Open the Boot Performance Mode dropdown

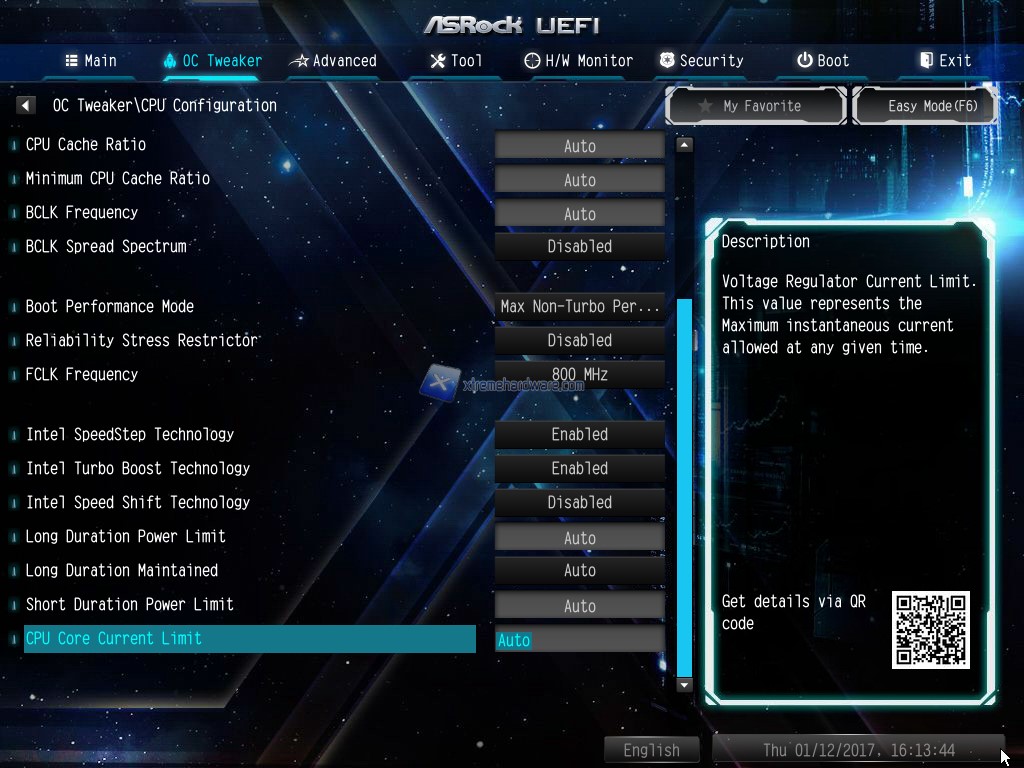[x=580, y=307]
